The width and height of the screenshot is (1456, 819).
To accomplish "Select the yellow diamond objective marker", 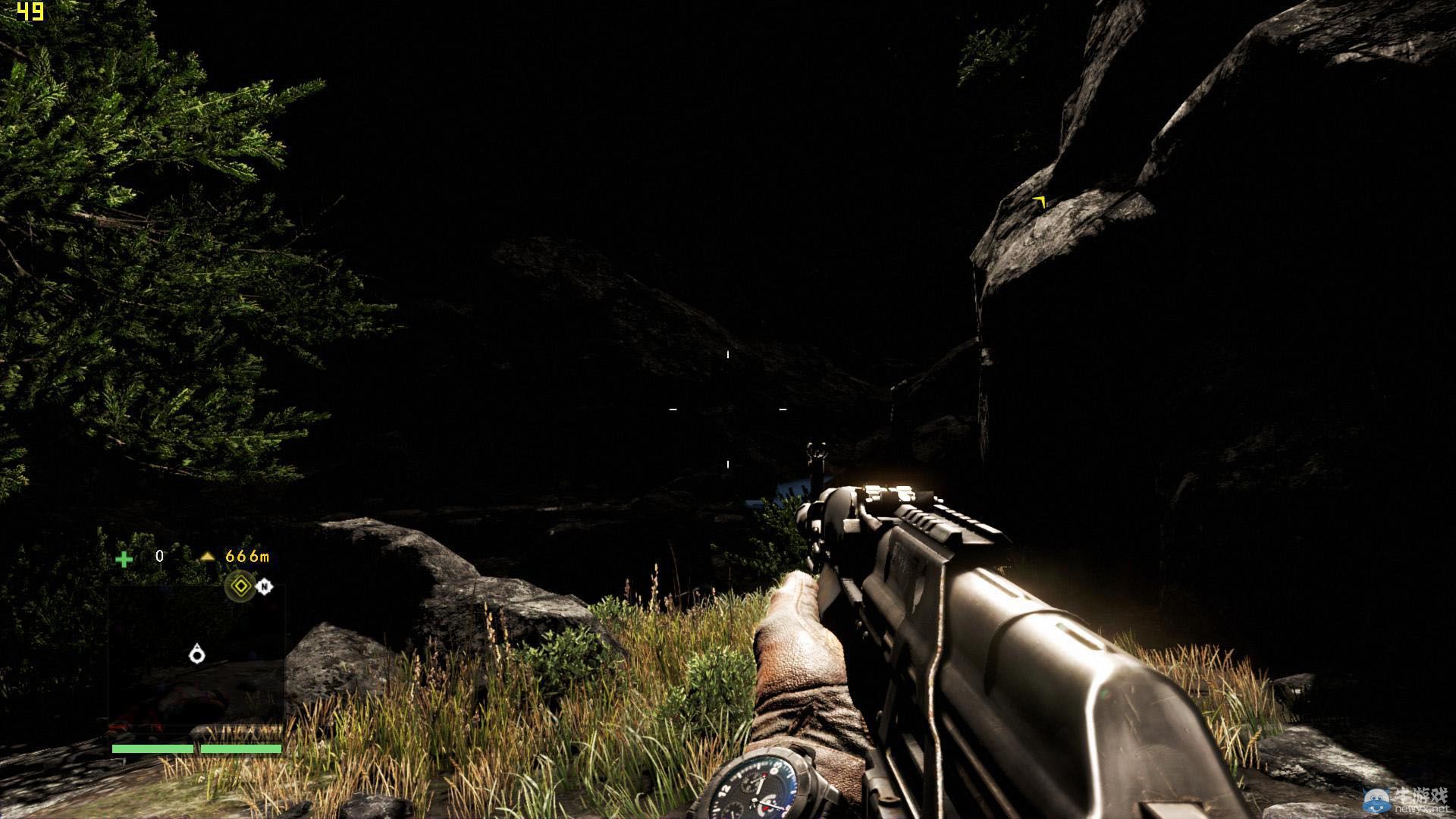I will [x=241, y=586].
